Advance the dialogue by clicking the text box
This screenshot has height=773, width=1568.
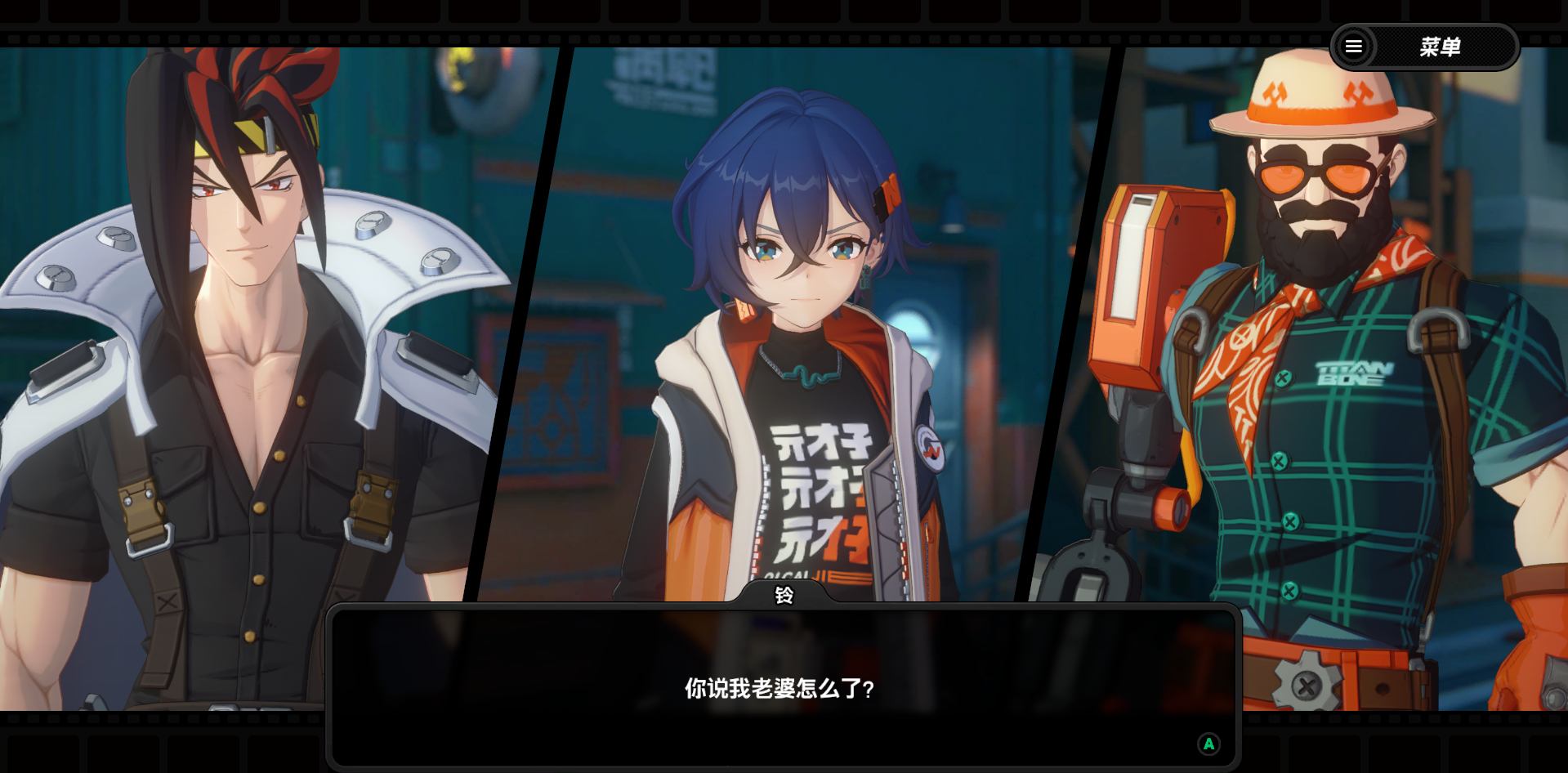click(783, 687)
